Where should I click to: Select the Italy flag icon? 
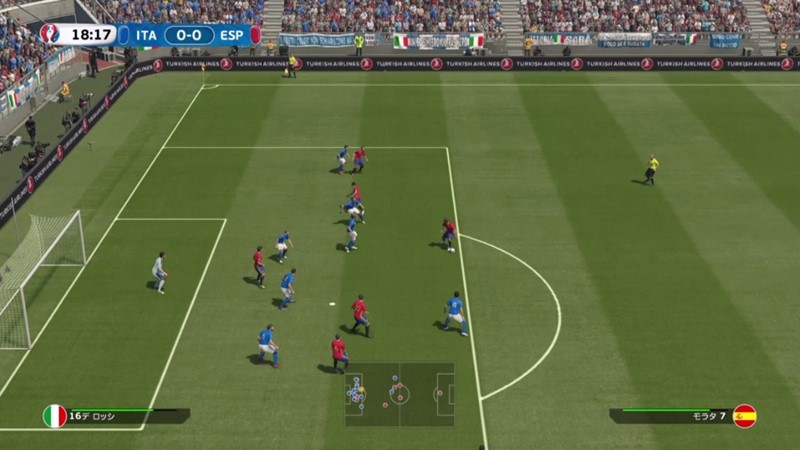coord(55,416)
